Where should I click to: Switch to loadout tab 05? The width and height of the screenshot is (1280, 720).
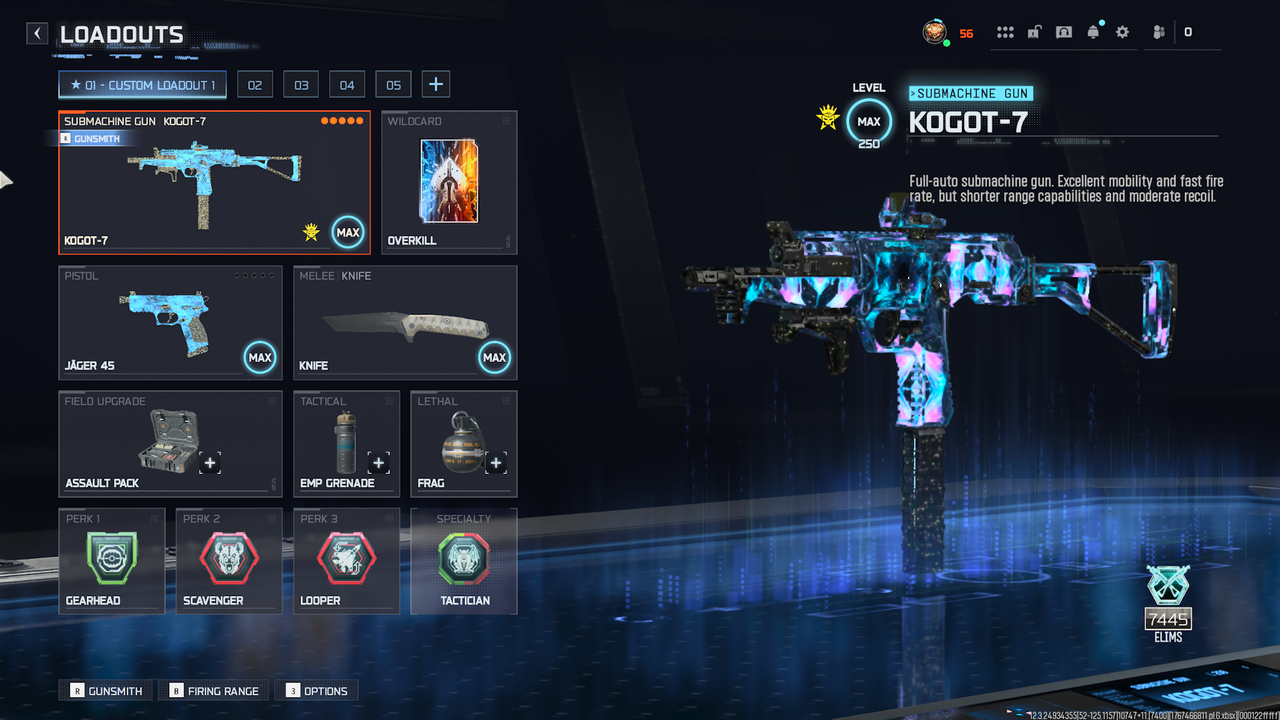coord(393,85)
